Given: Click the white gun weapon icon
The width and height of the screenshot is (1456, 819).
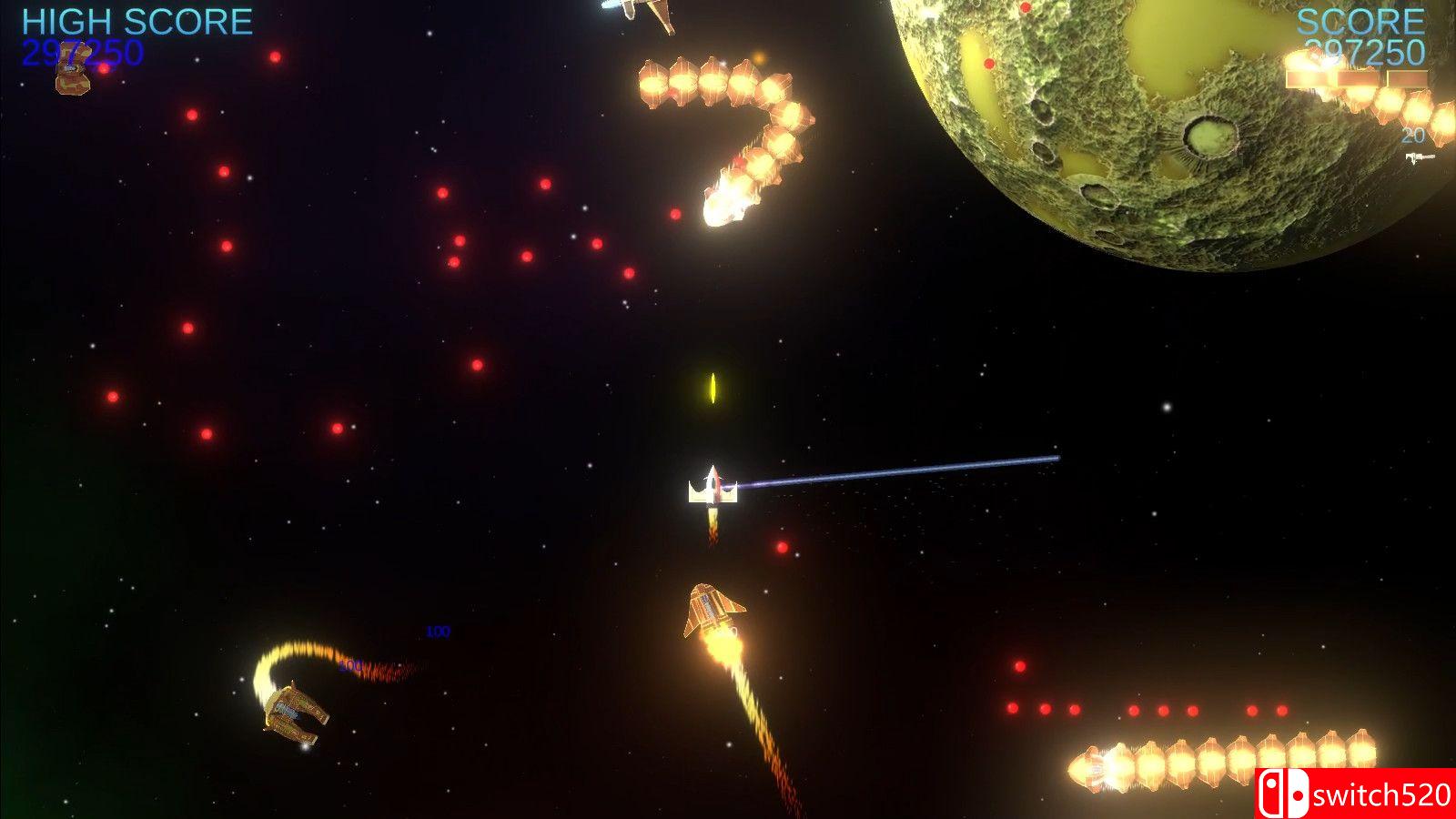Looking at the screenshot, I should (1418, 158).
